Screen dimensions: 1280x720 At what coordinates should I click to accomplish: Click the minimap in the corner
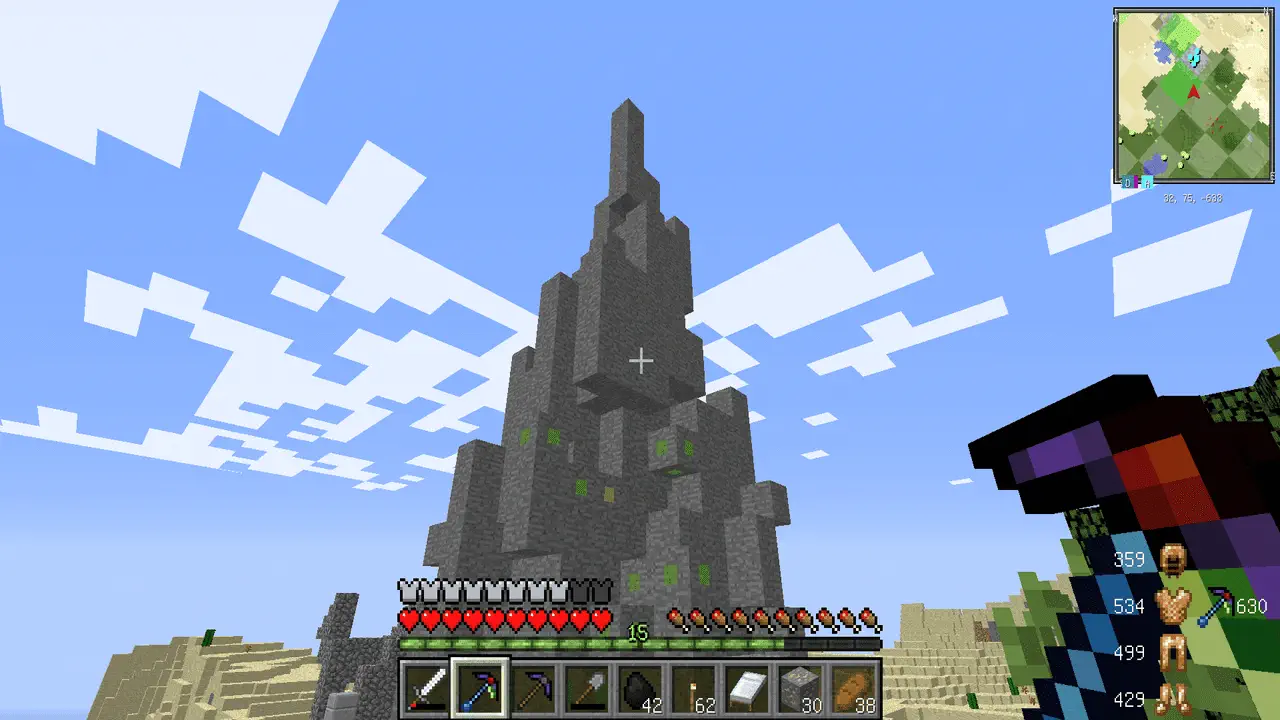coord(1193,96)
